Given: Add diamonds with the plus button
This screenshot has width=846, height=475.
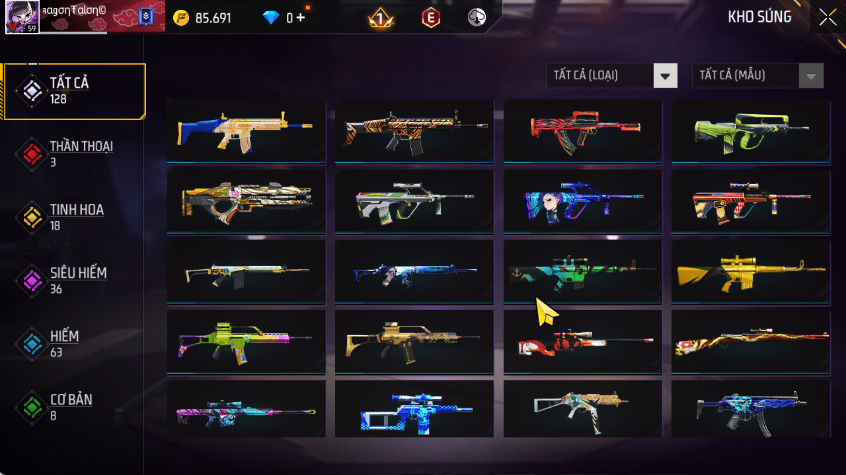Looking at the screenshot, I should [301, 18].
